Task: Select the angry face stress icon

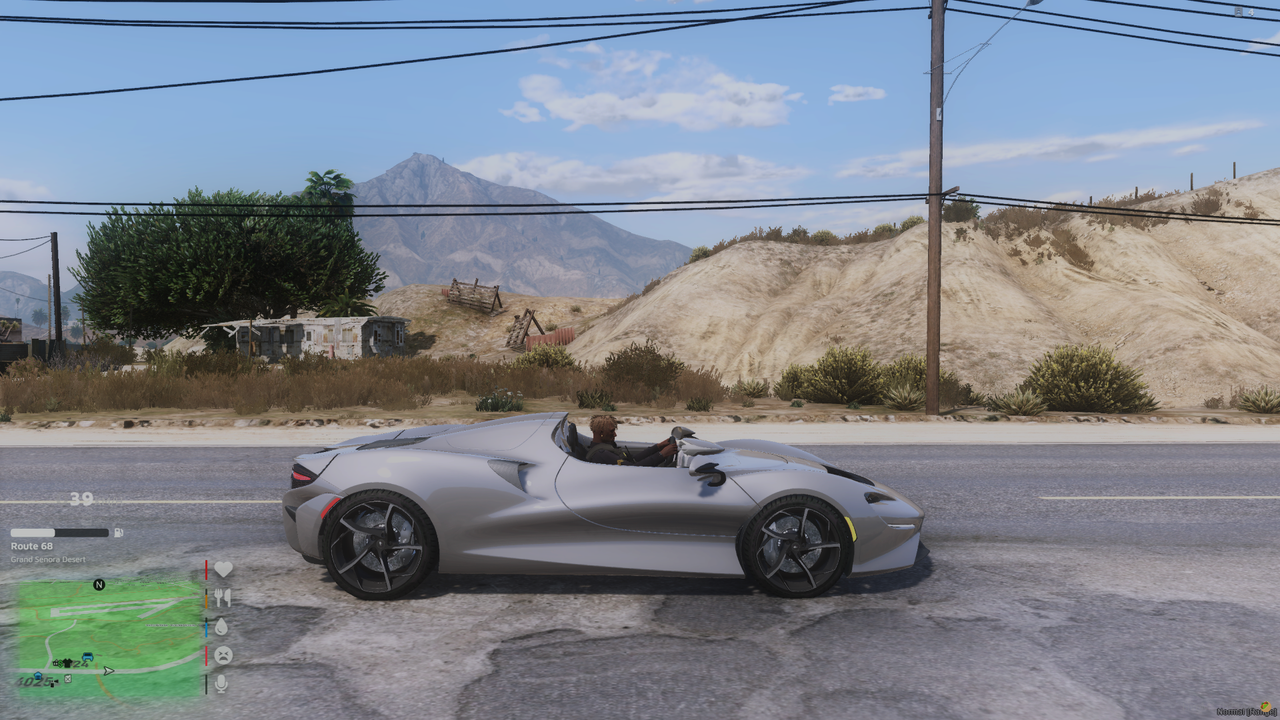Action: point(223,655)
